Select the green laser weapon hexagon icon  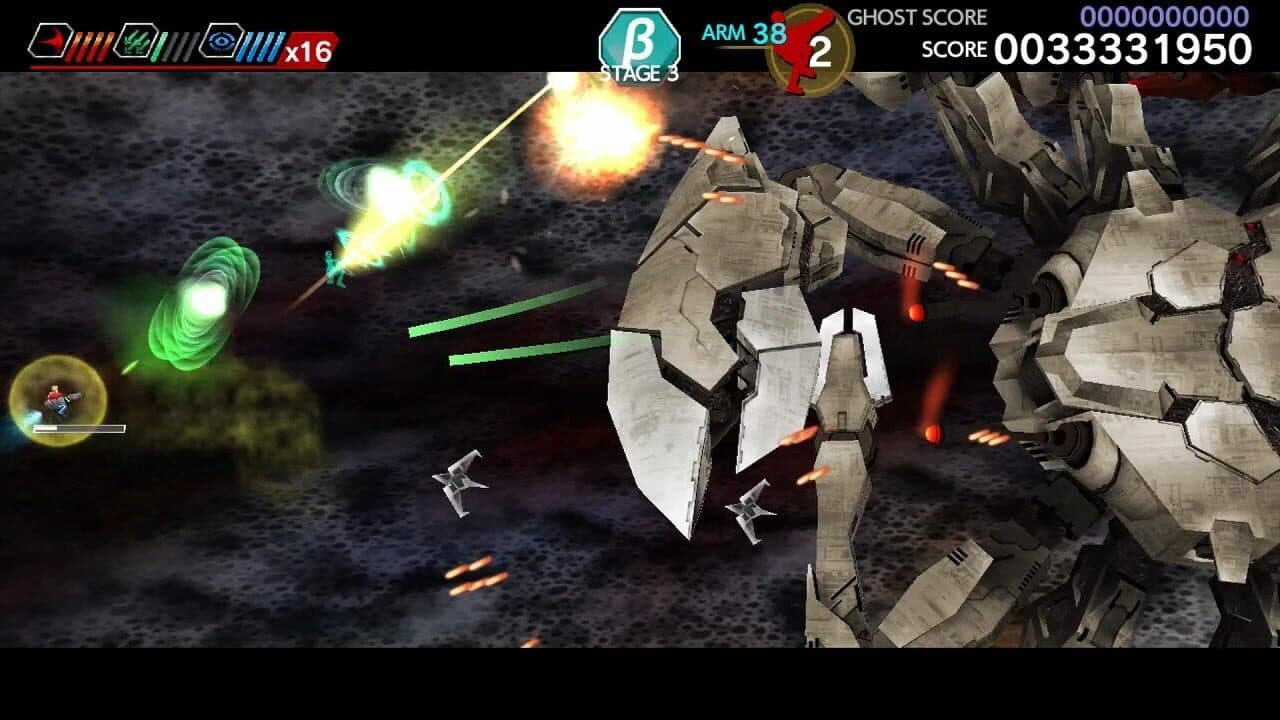(x=138, y=40)
